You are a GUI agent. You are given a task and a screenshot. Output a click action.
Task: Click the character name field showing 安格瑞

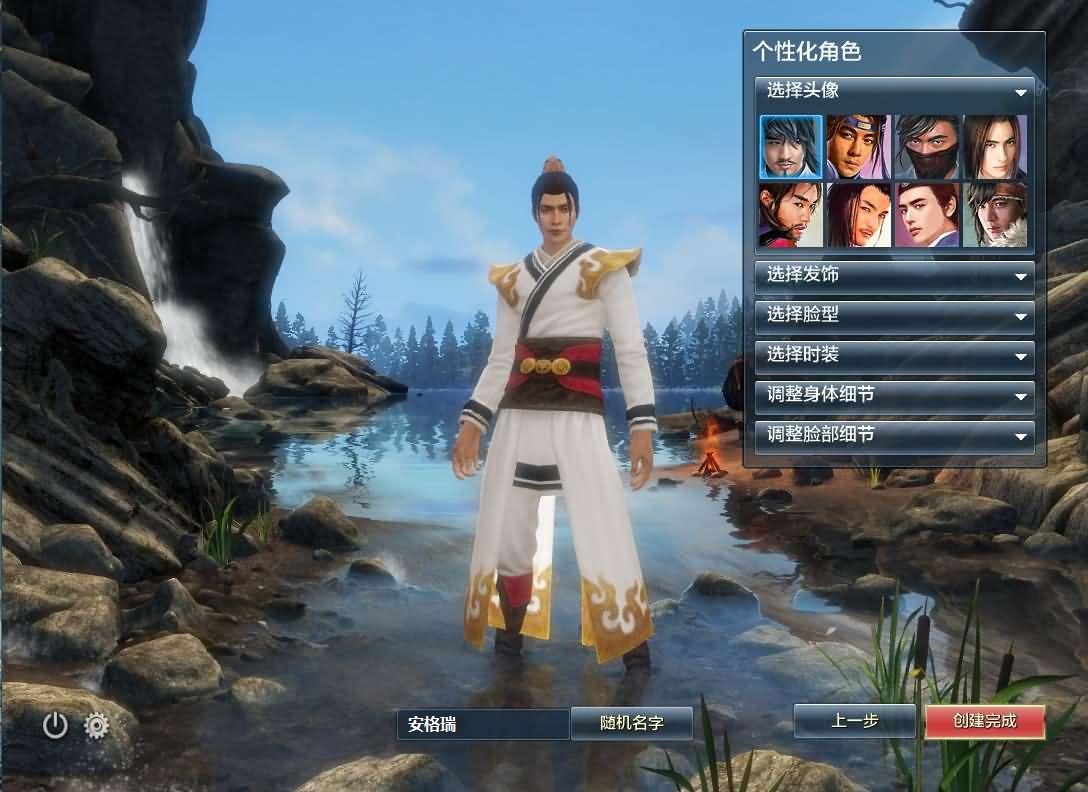483,724
